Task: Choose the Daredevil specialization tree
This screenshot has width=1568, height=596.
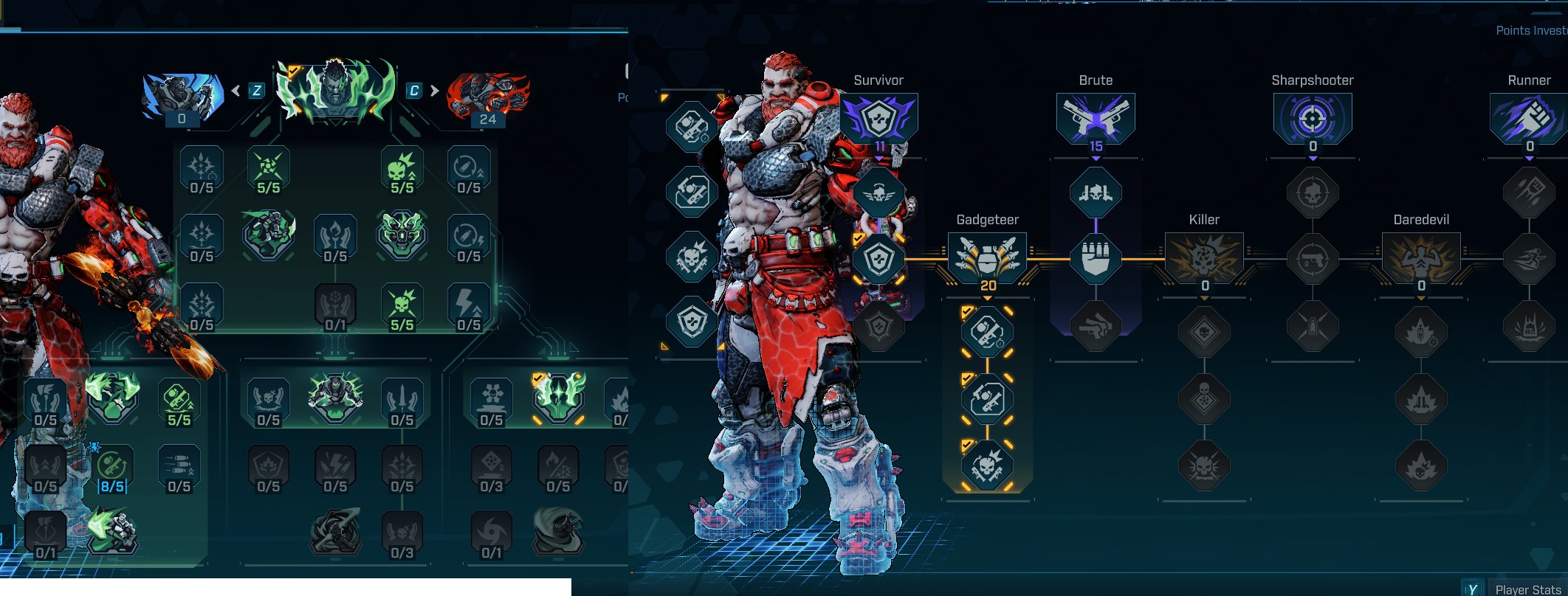Action: pos(1421,258)
